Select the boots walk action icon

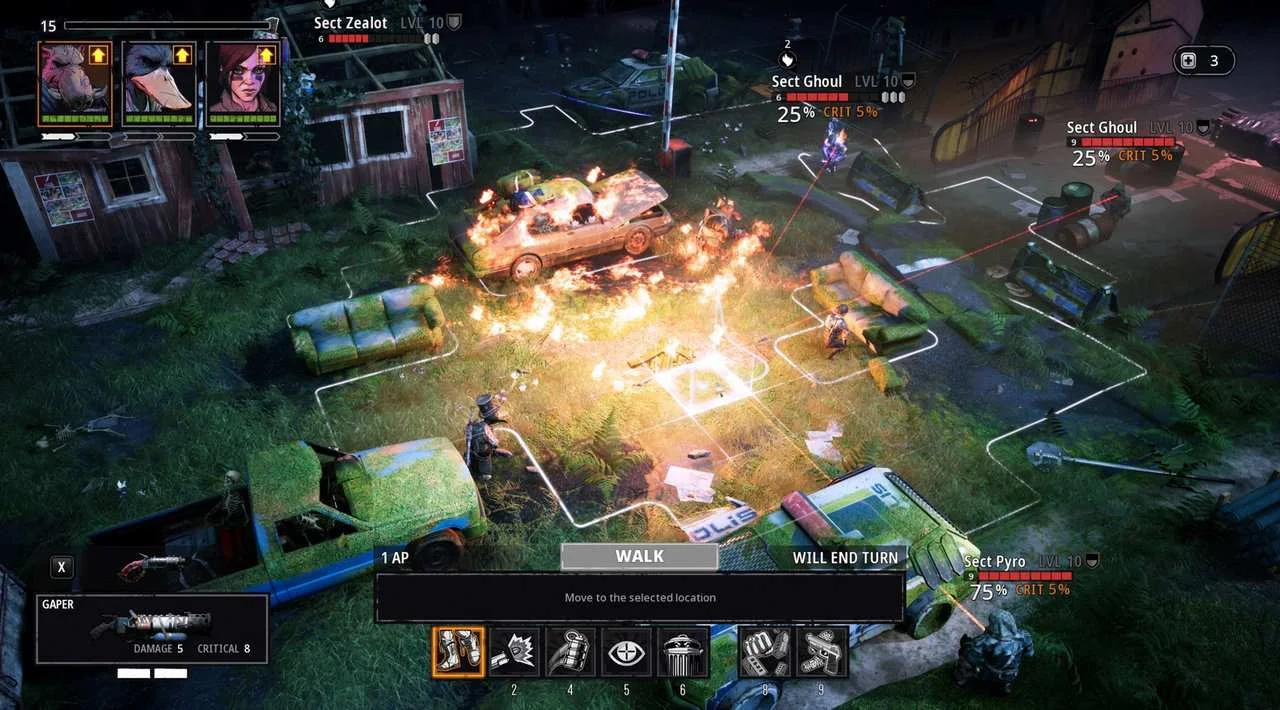pyautogui.click(x=459, y=652)
